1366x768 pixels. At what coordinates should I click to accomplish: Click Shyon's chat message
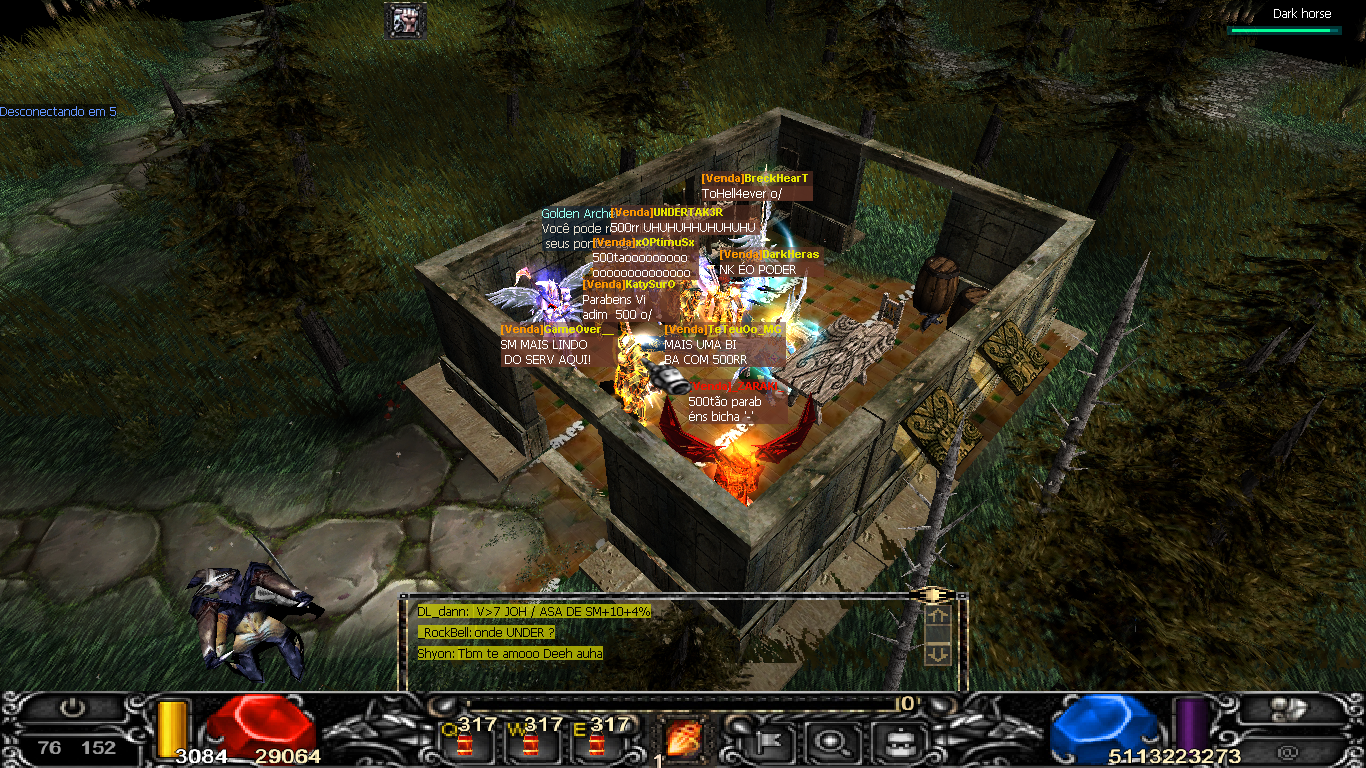tap(510, 653)
